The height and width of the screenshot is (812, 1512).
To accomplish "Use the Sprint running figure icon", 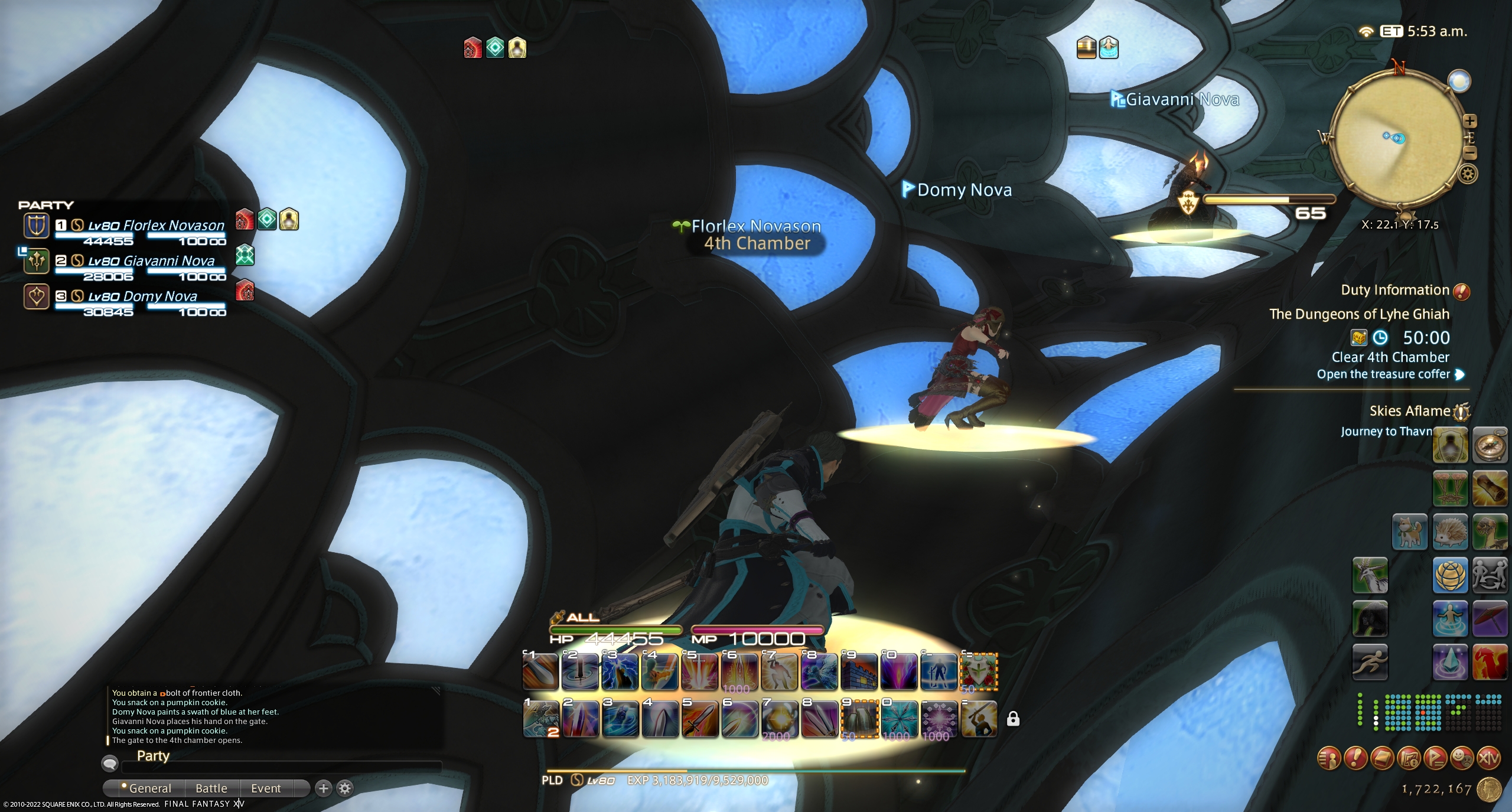I will tap(1370, 662).
